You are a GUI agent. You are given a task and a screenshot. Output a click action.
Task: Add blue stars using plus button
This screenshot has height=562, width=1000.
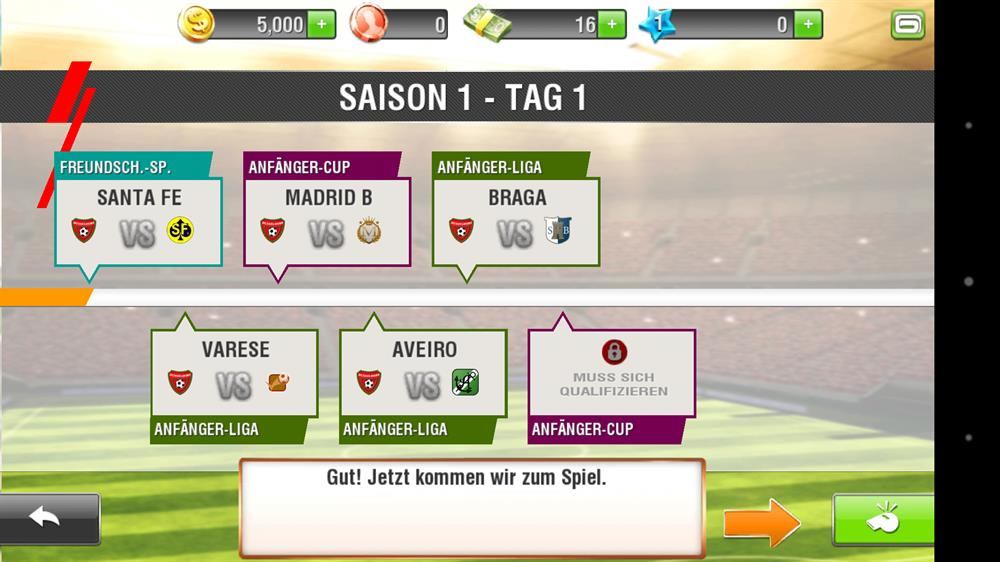(808, 25)
